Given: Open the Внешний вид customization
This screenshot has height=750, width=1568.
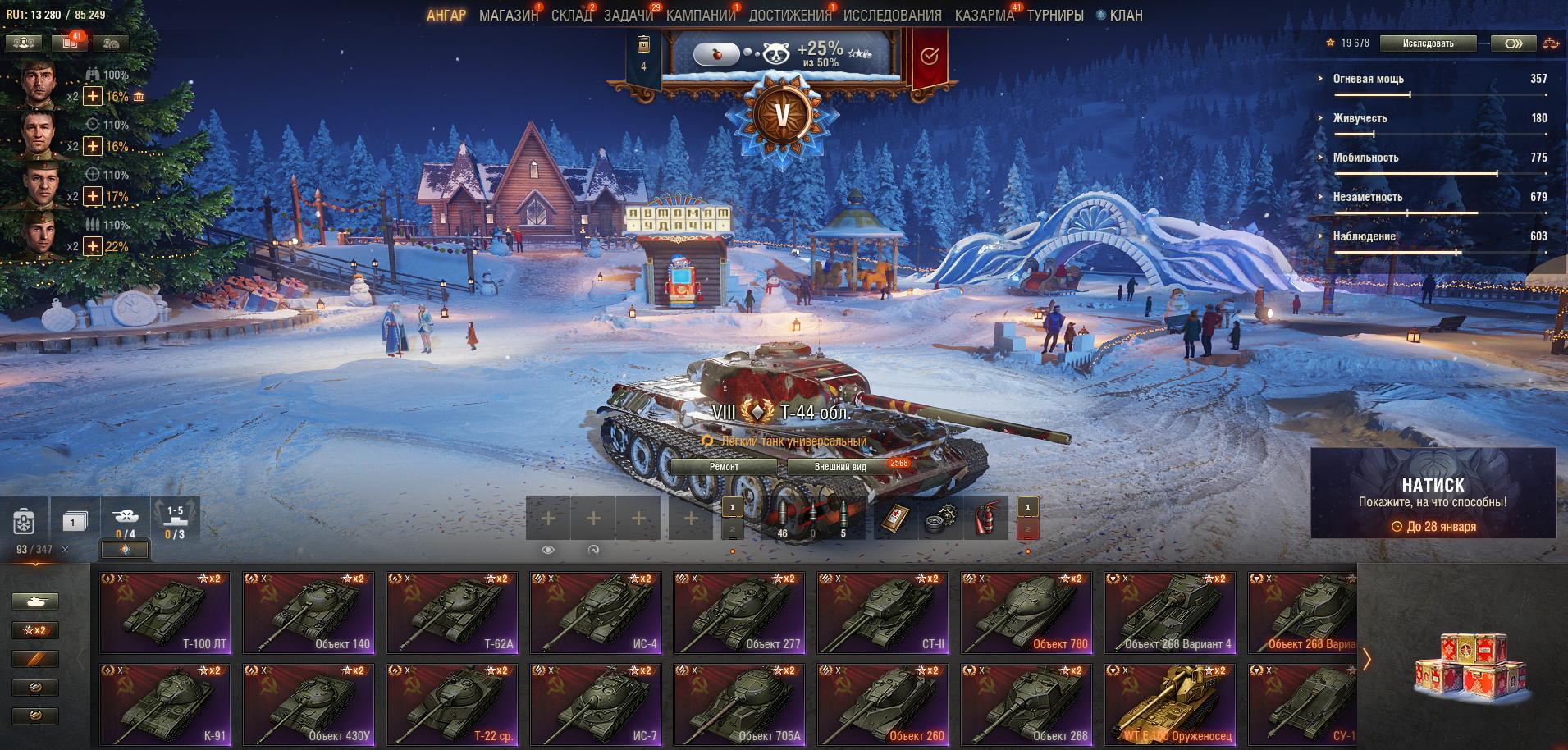Looking at the screenshot, I should click(x=840, y=467).
